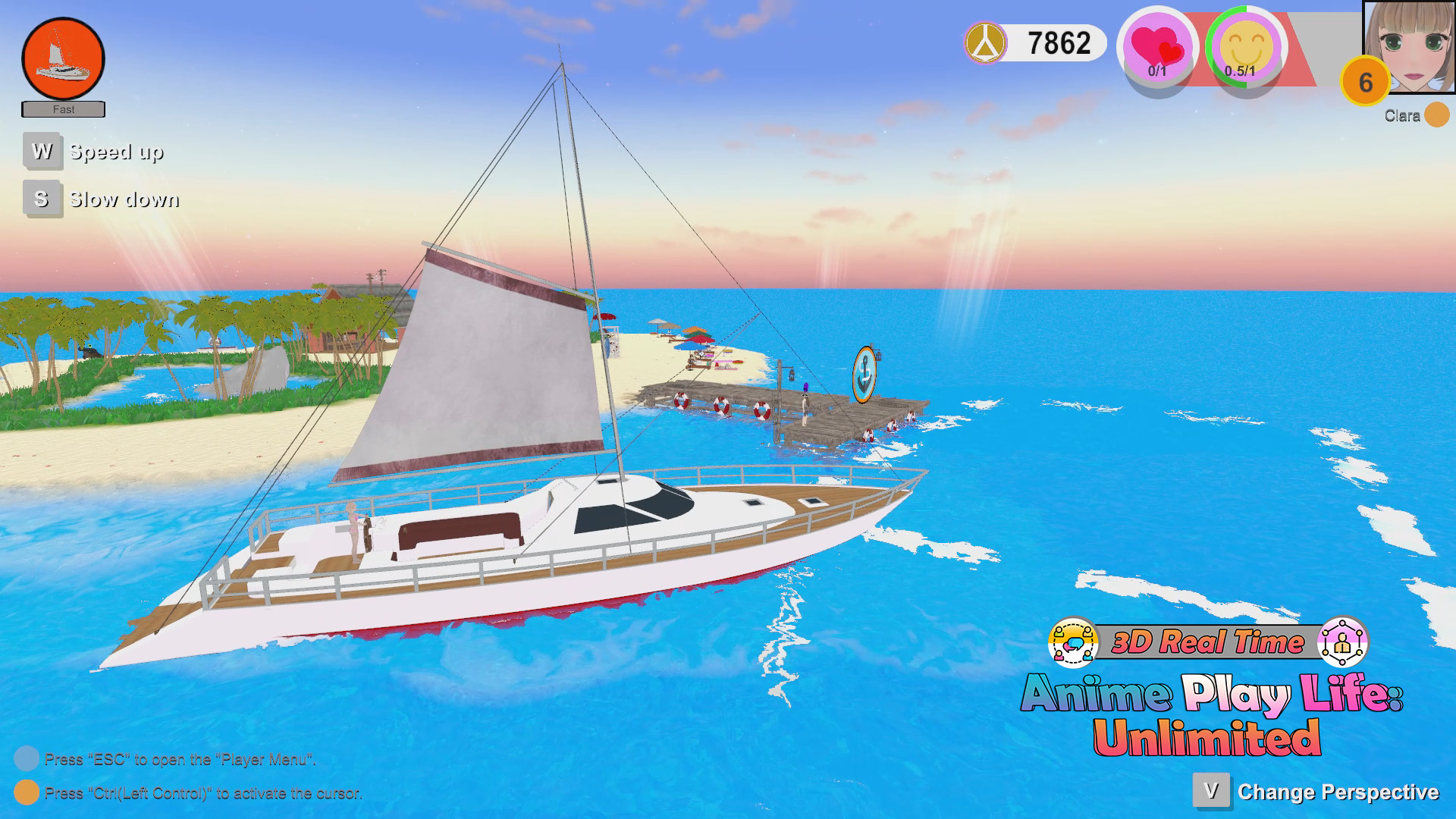Click the orange level 6 badge
Image resolution: width=1456 pixels, height=819 pixels.
[x=1365, y=82]
